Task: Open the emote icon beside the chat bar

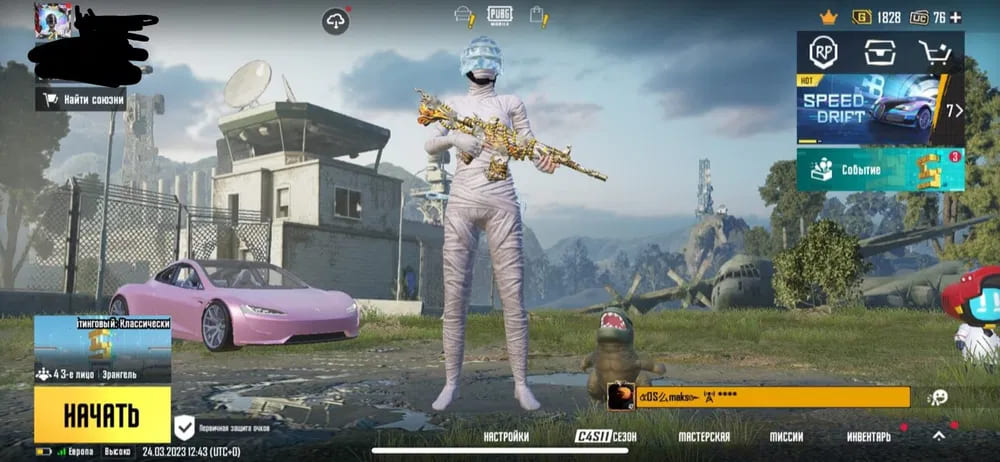Action: click(938, 397)
